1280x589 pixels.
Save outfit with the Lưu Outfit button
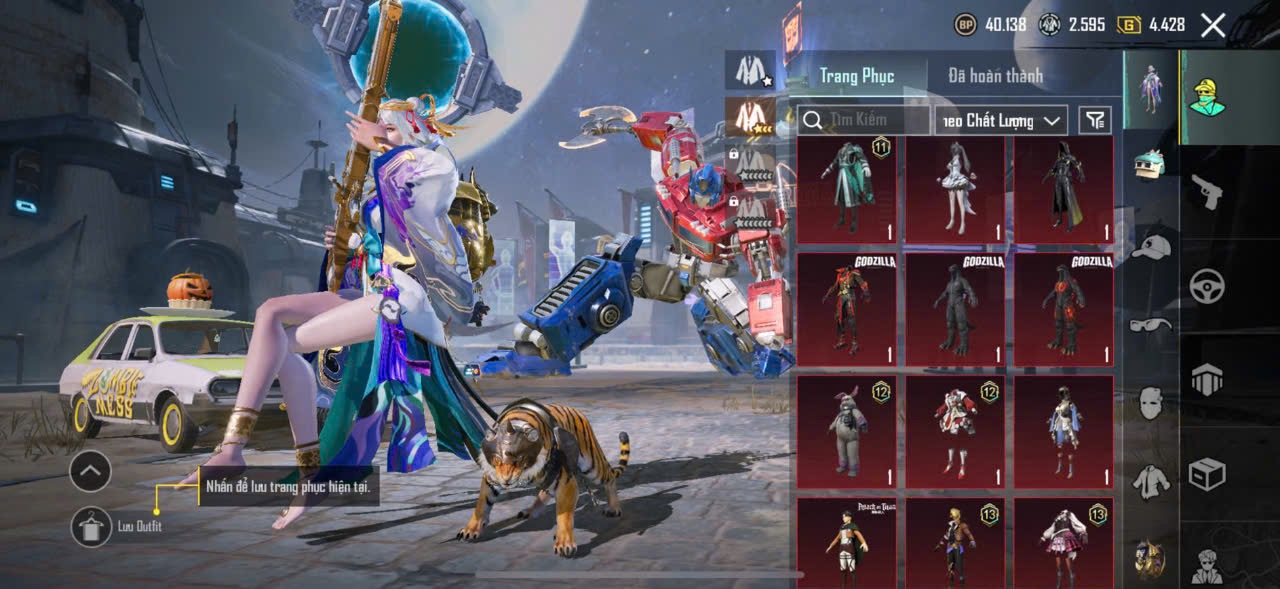[x=91, y=526]
